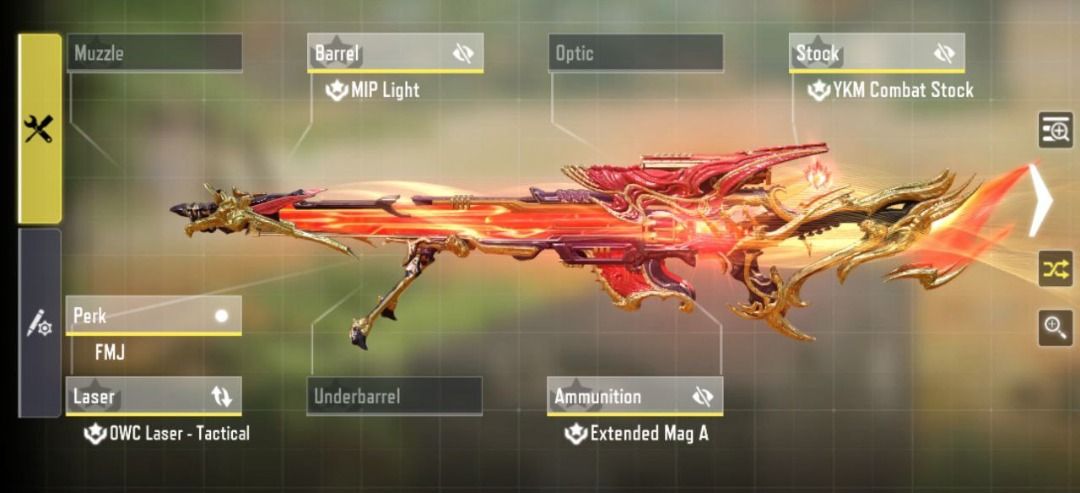Open the Stock attachment slot

[x=860, y=53]
